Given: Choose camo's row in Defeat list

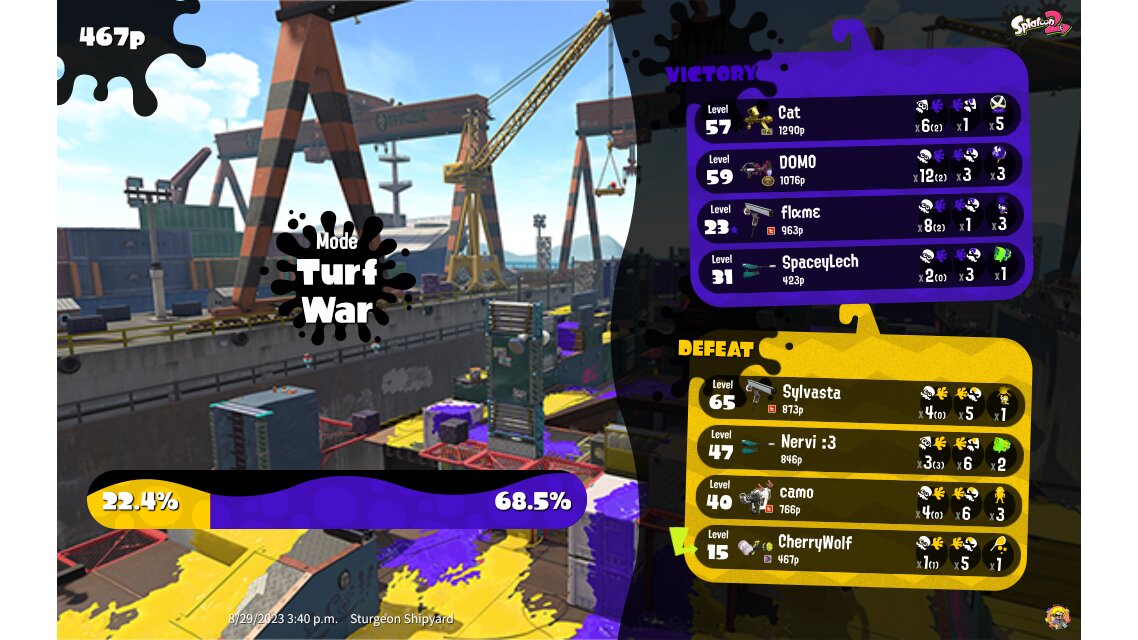Looking at the screenshot, I should coord(860,500).
